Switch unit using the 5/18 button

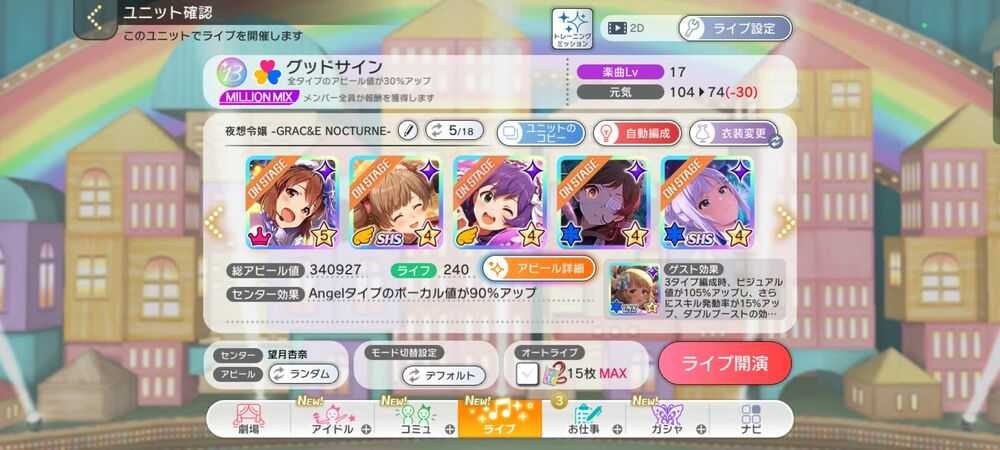454,131
